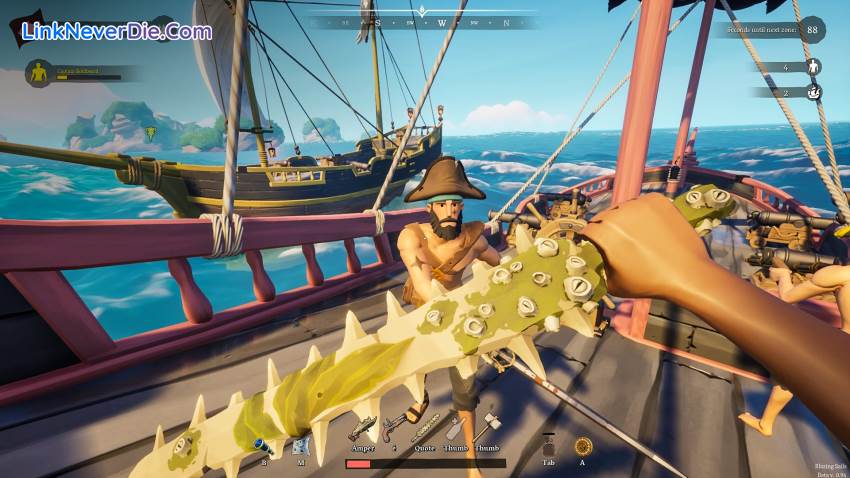
Task: Click the yellow crewmate portrait
Action: pyautogui.click(x=39, y=72)
